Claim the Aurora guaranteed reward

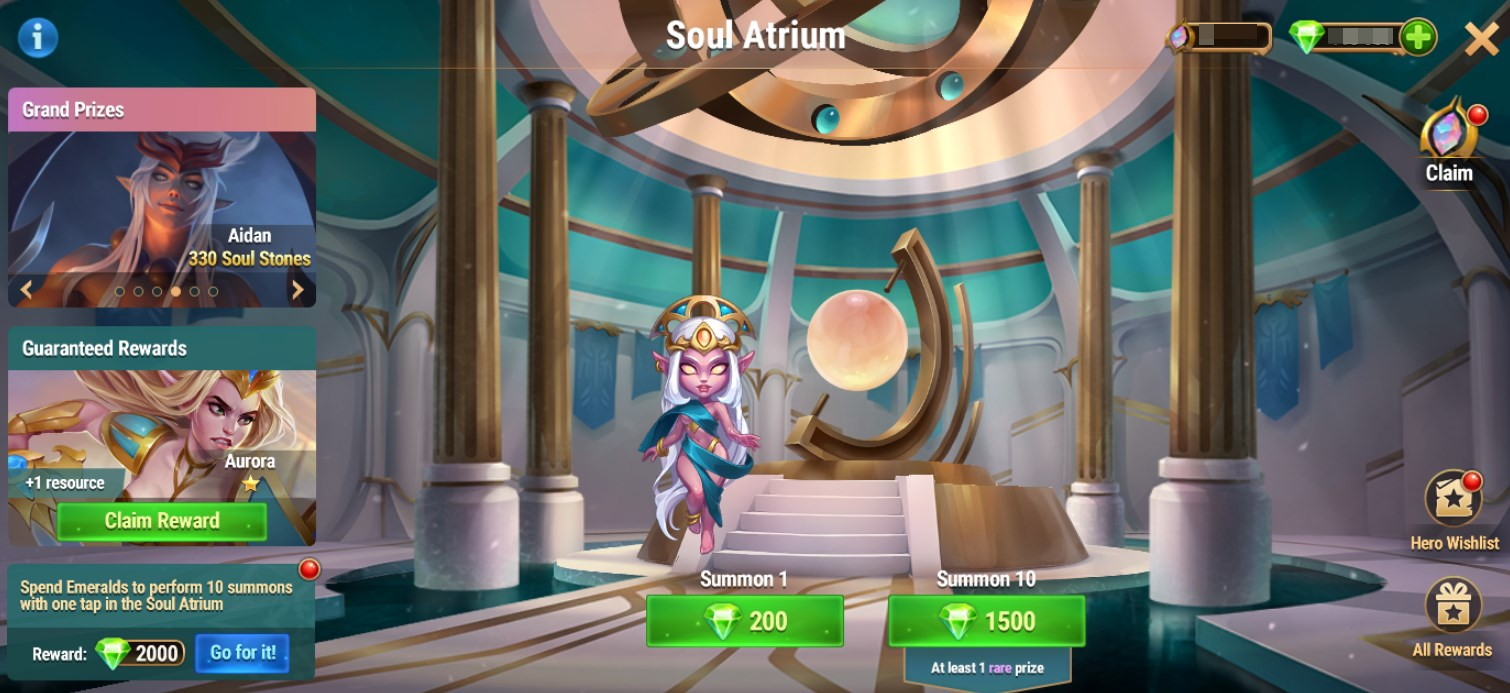(162, 521)
